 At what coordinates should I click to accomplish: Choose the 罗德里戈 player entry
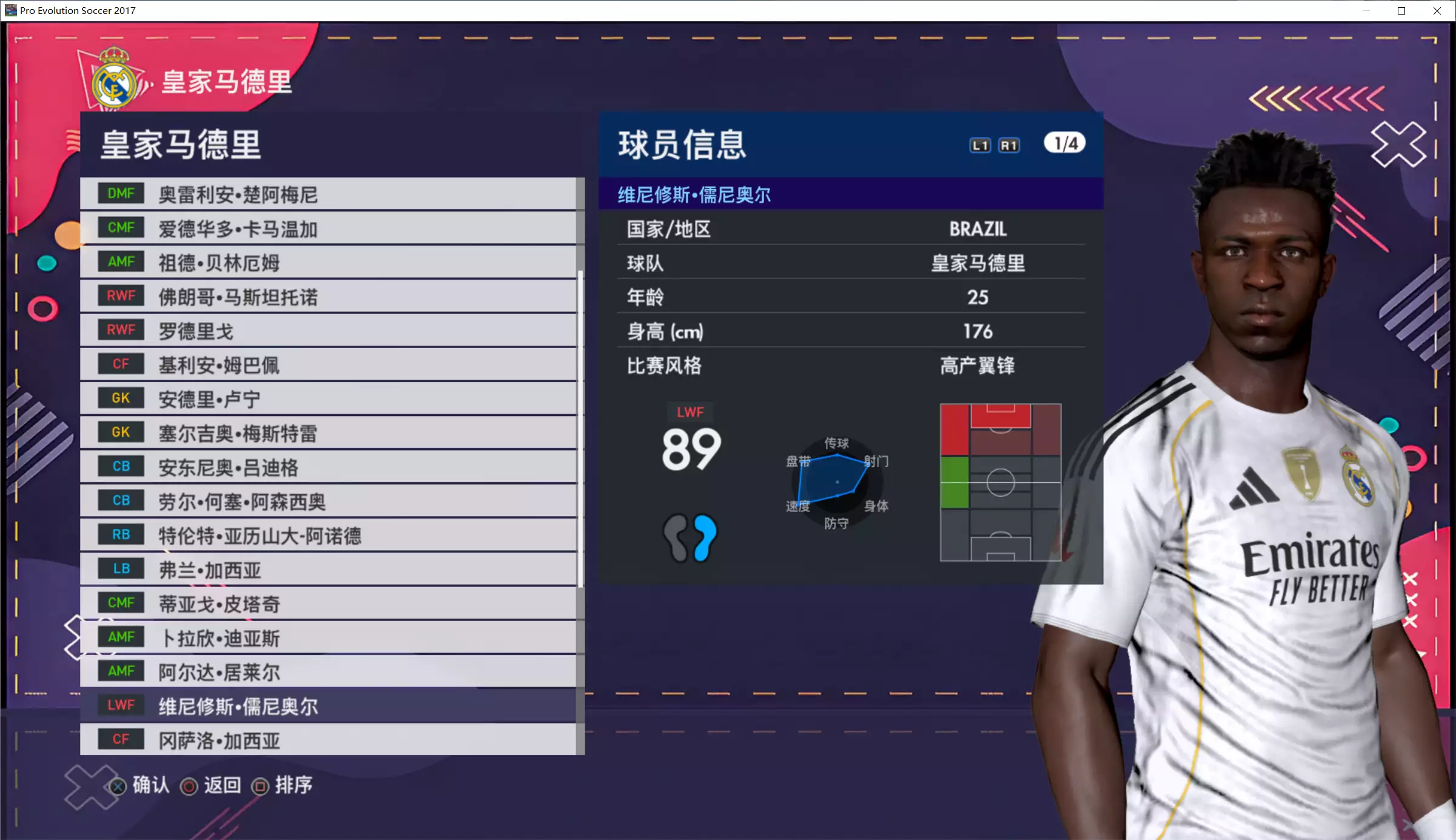tap(327, 331)
